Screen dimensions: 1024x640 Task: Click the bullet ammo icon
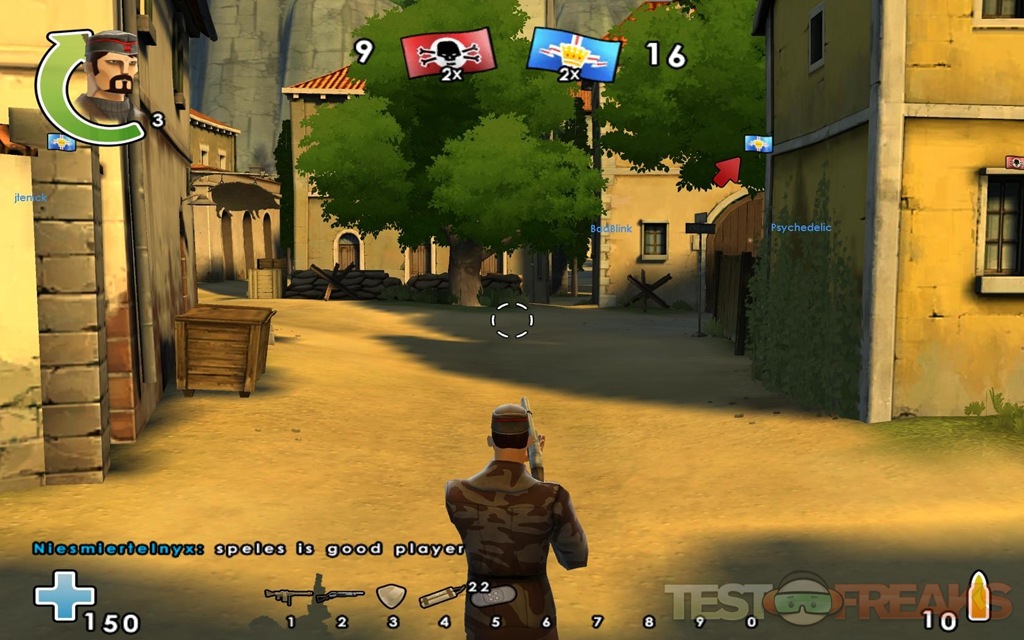click(977, 597)
